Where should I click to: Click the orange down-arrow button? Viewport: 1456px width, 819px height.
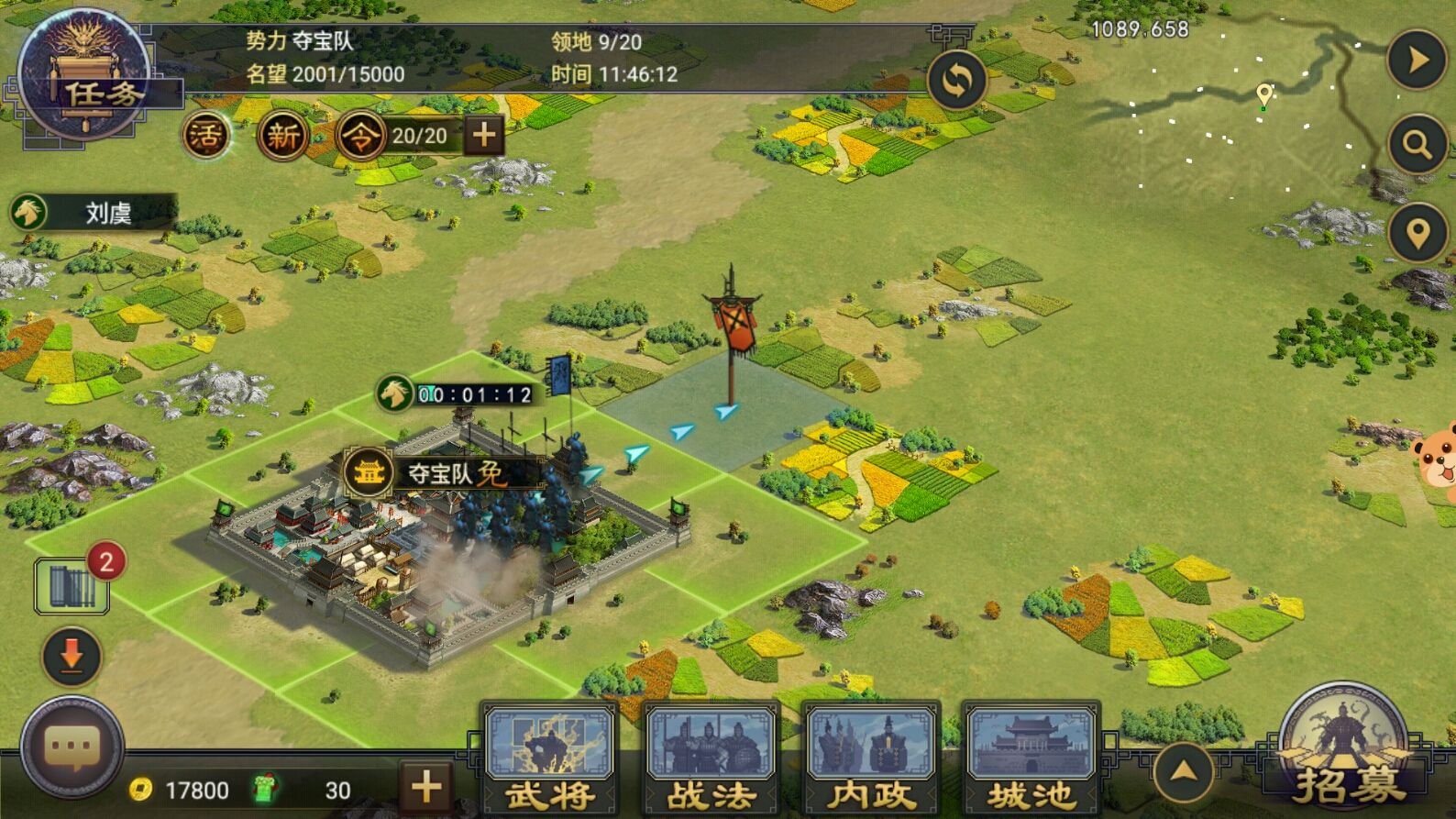tap(72, 656)
